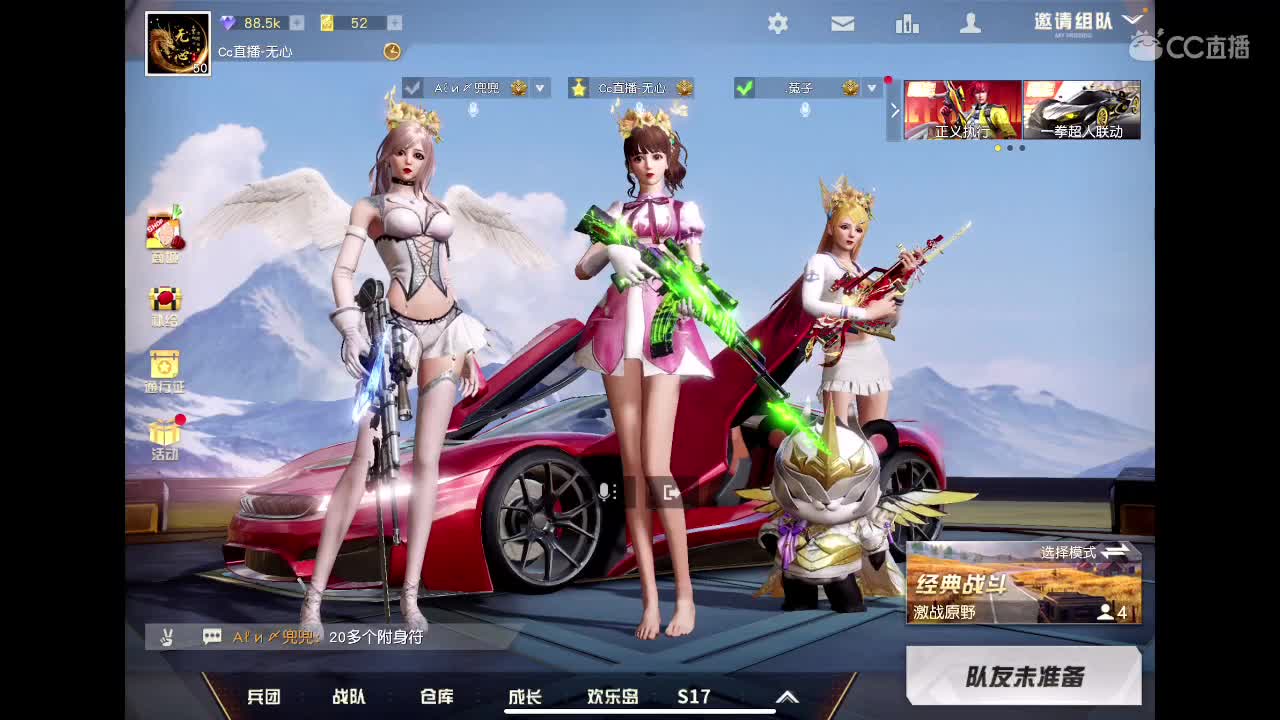This screenshot has width=1280, height=720.
Task: Open the mail inbox icon
Action: pos(842,23)
